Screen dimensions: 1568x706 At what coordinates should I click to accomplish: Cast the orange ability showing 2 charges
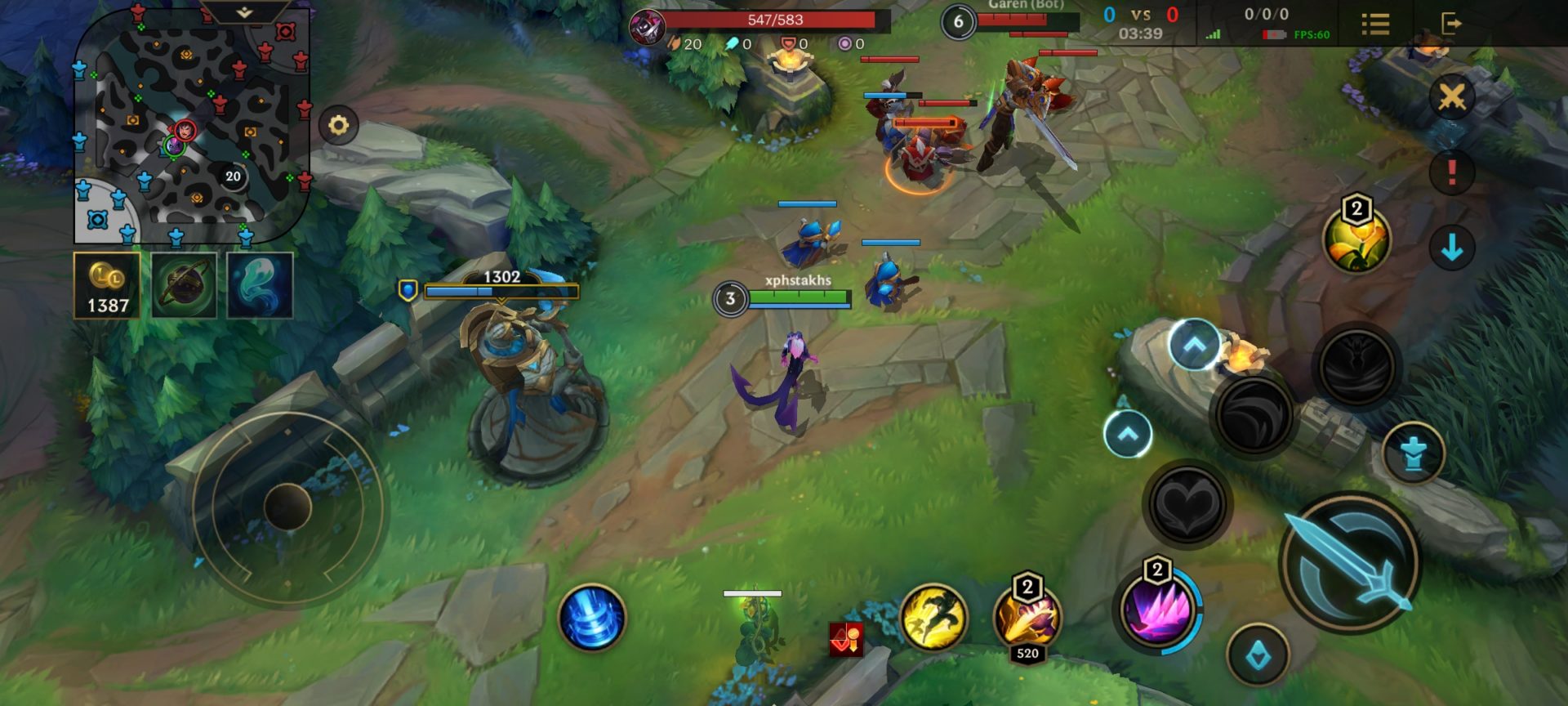(1027, 619)
